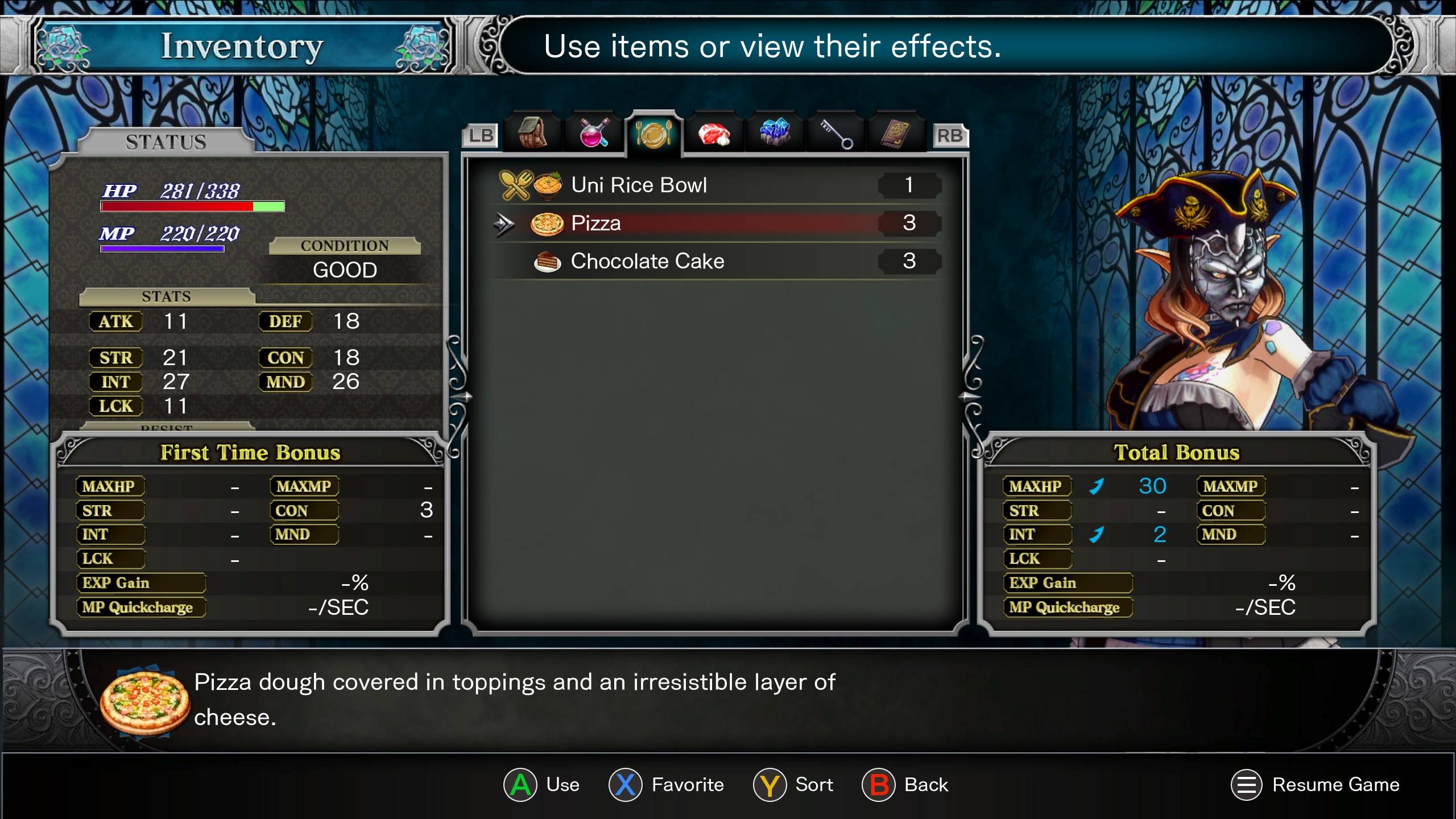The height and width of the screenshot is (819, 1456).
Task: Click the selection arrow beside Pizza
Action: (504, 223)
